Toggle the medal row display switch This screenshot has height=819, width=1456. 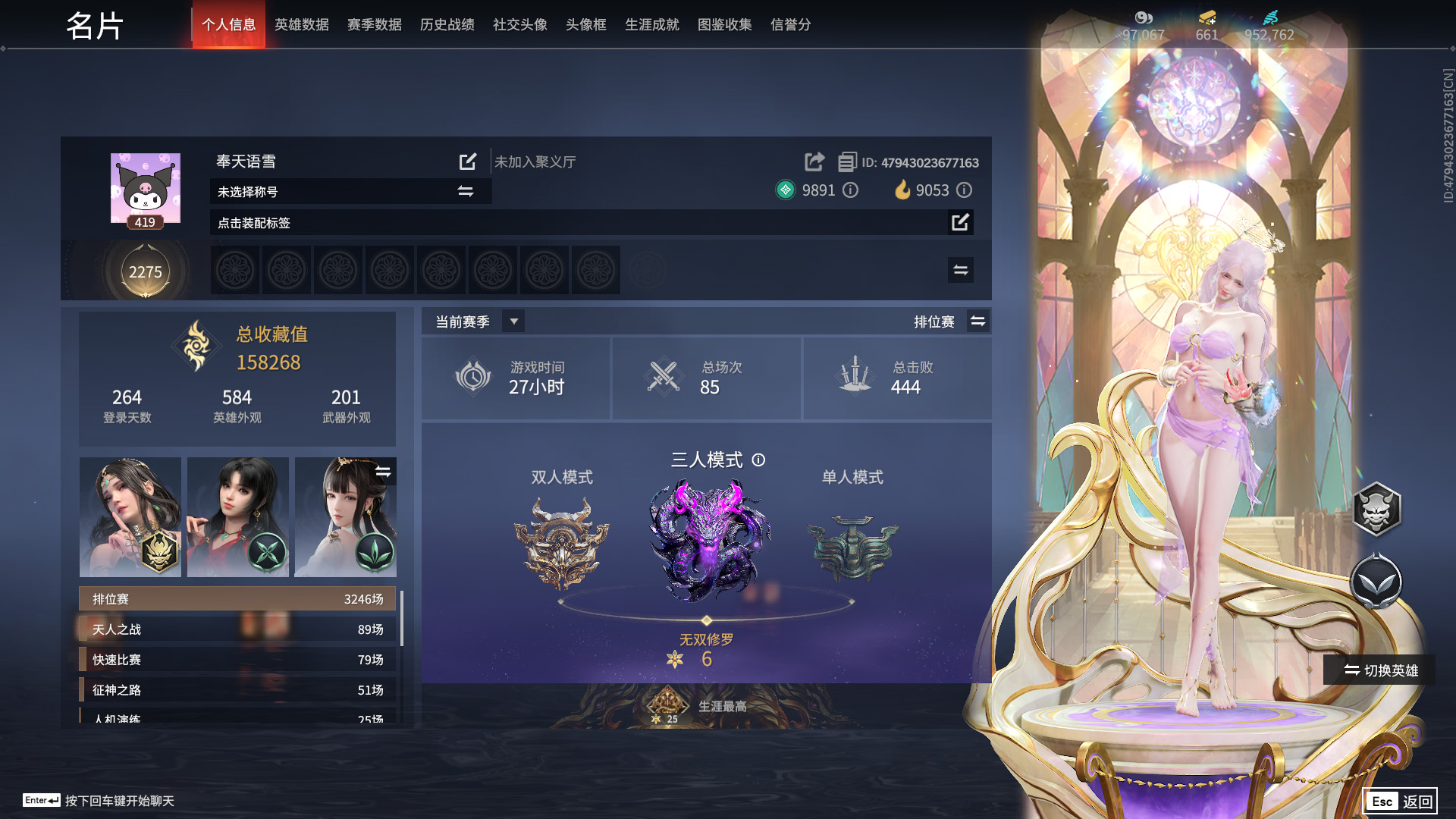pos(959,269)
